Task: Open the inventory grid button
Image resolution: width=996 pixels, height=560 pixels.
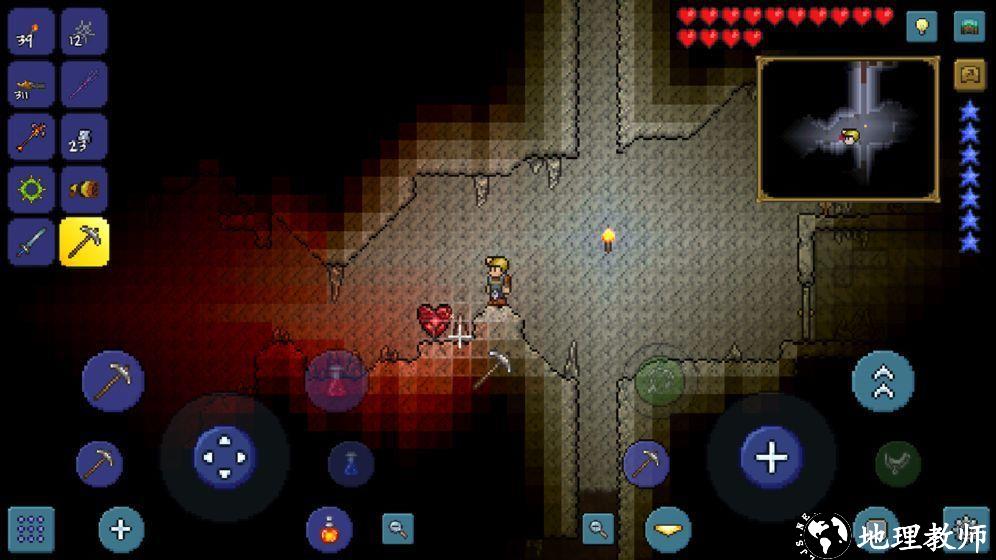Action: (x=31, y=529)
